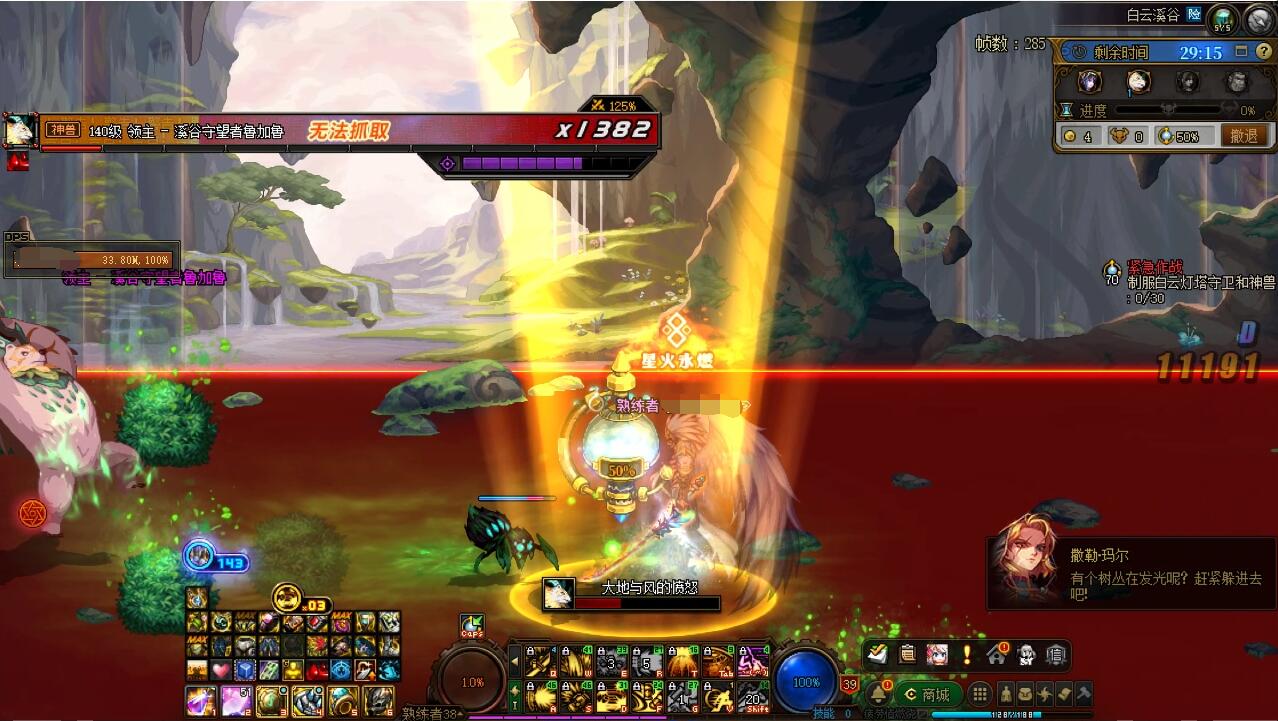
Task: Use the purple potion in slot 1
Action: coord(200,701)
